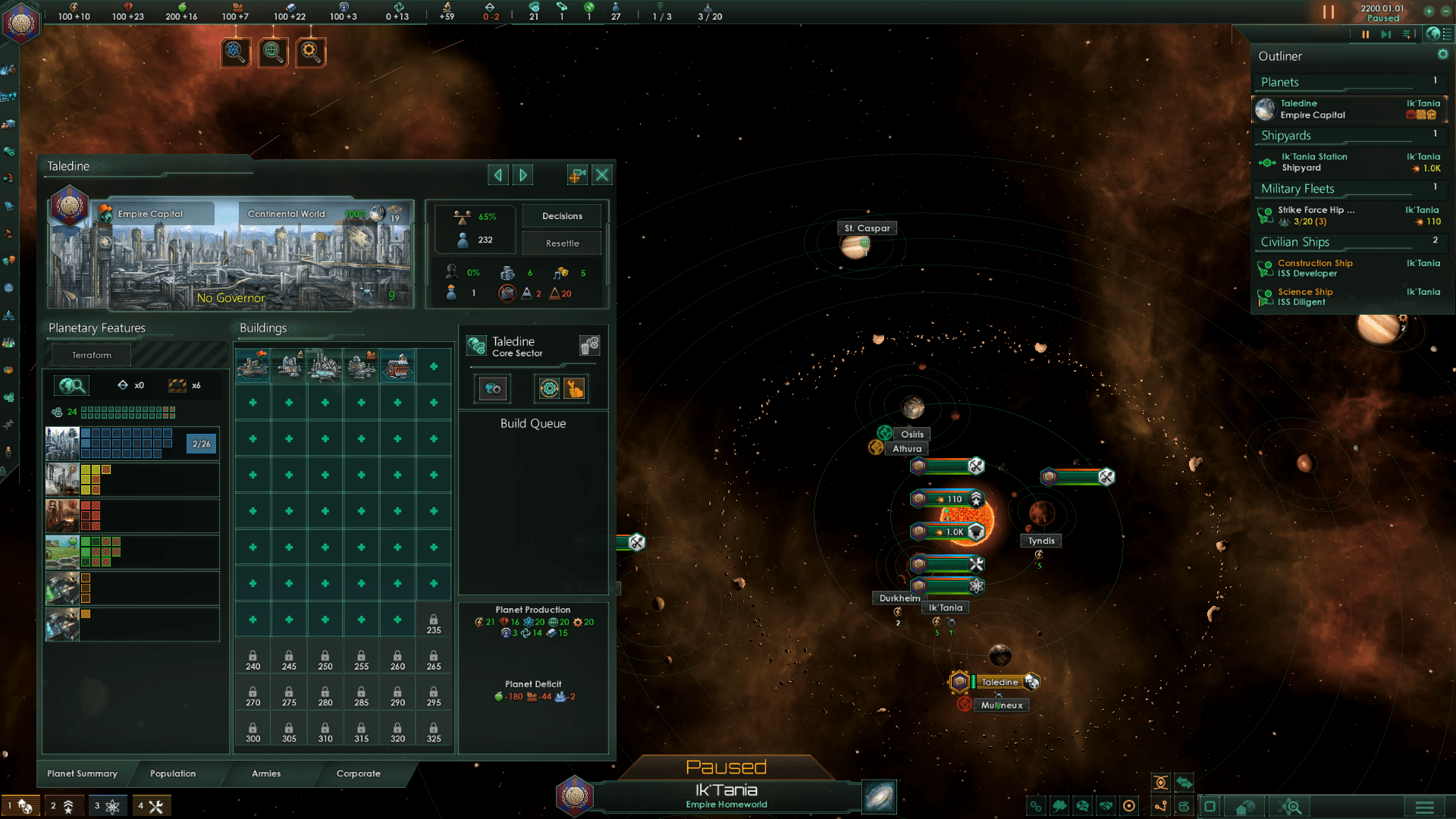Close the Taledine planet window
Viewport: 1456px width, 819px height.
coord(602,175)
